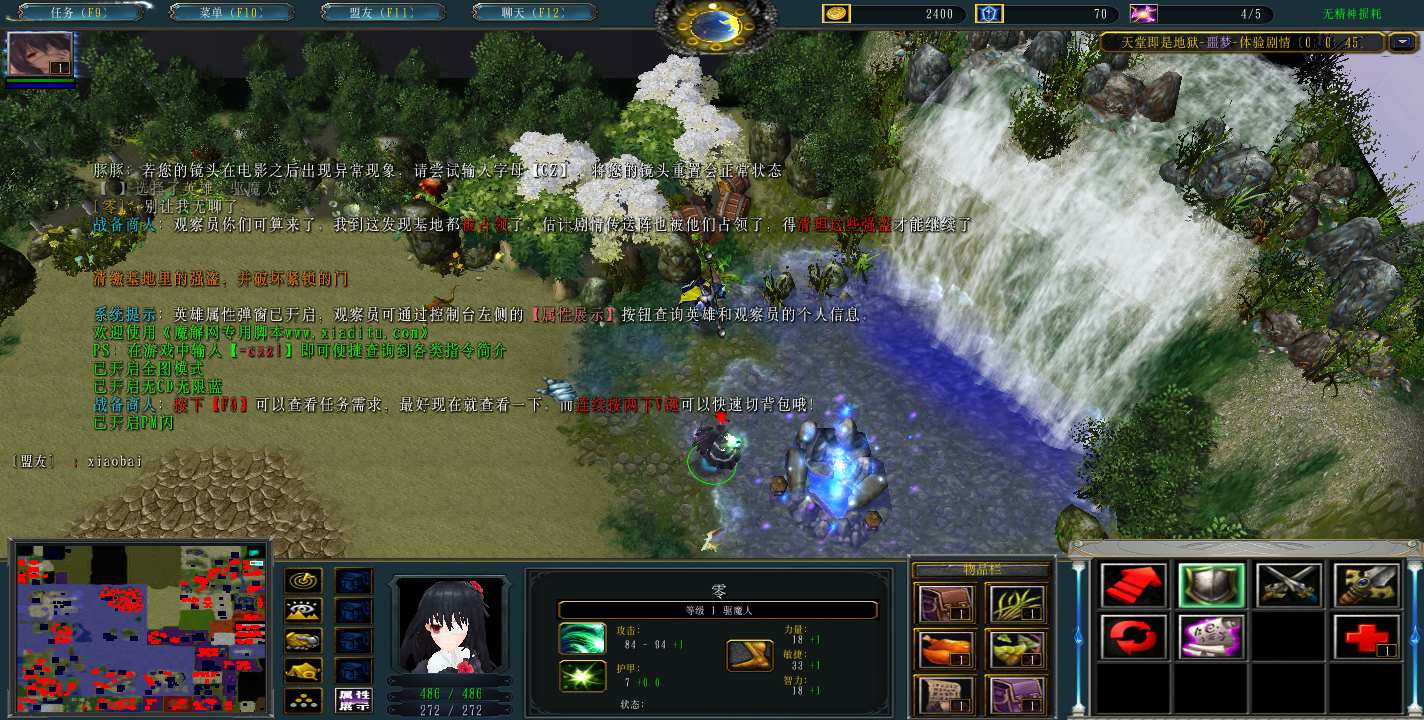Activate the red circular arrows ability
This screenshot has height=720, width=1424.
click(1134, 636)
